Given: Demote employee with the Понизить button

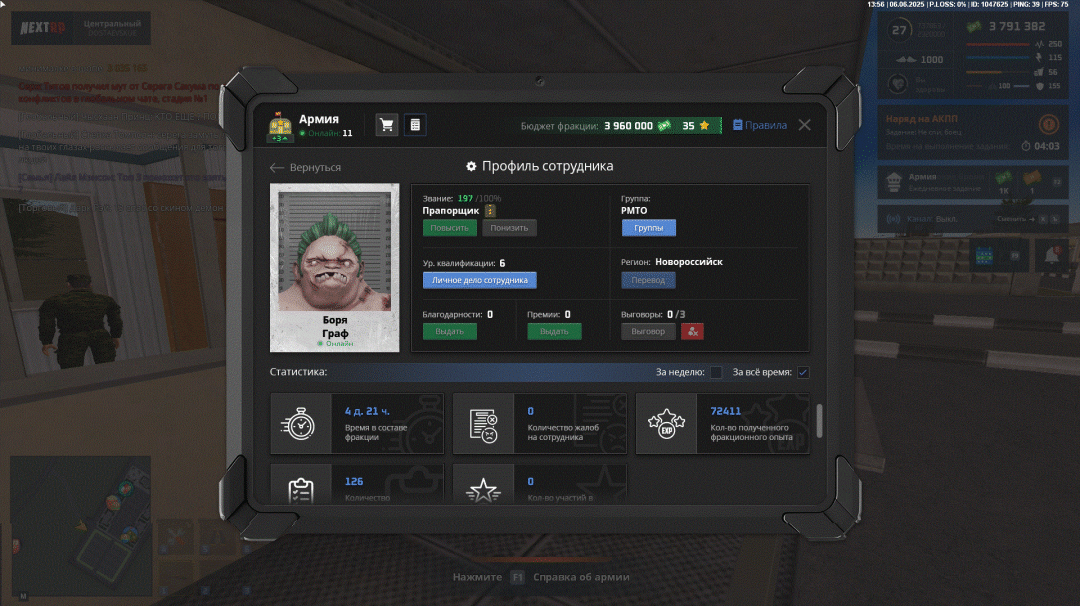Looking at the screenshot, I should [x=509, y=228].
